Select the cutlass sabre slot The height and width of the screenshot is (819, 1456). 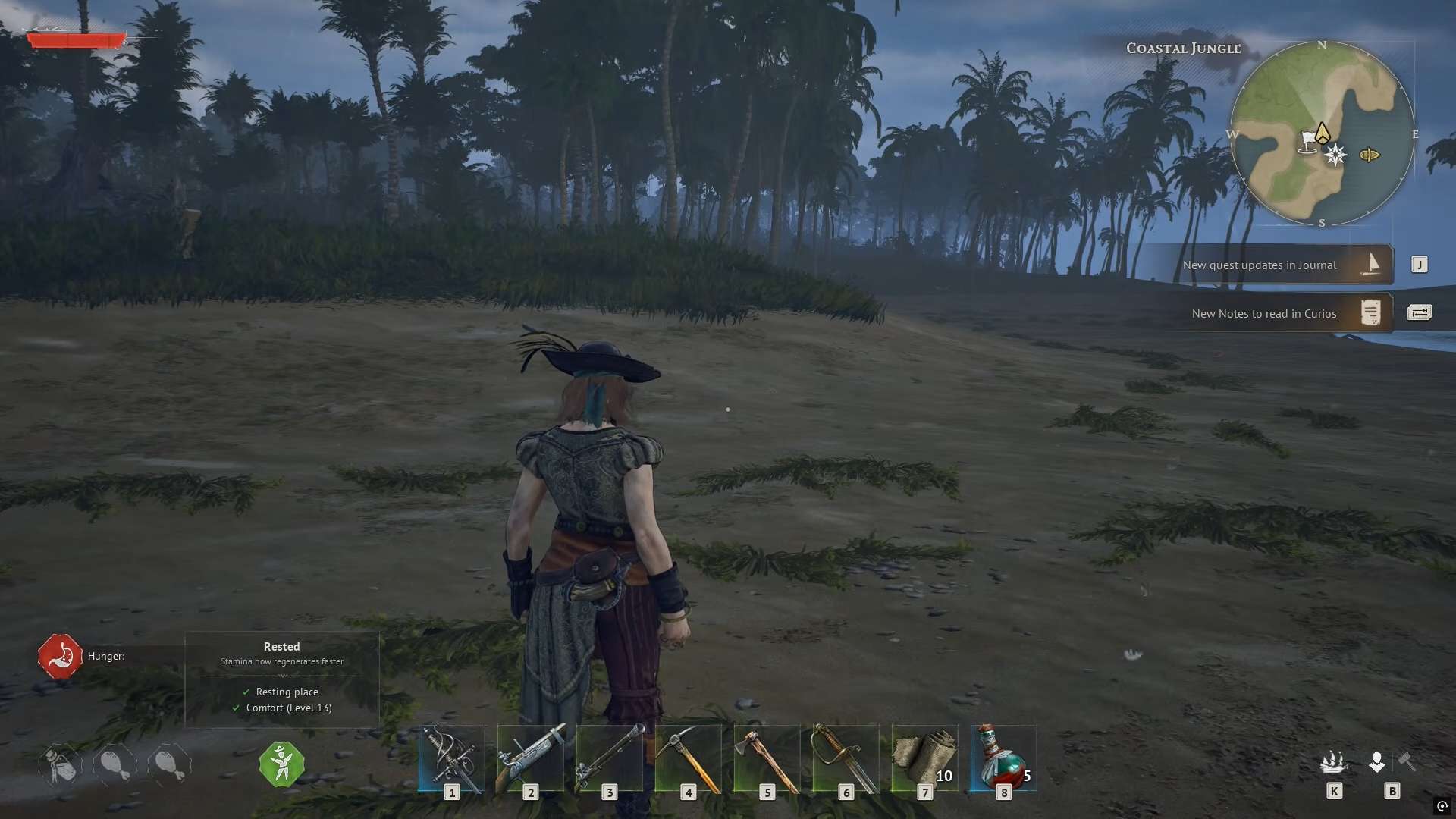[x=846, y=758]
